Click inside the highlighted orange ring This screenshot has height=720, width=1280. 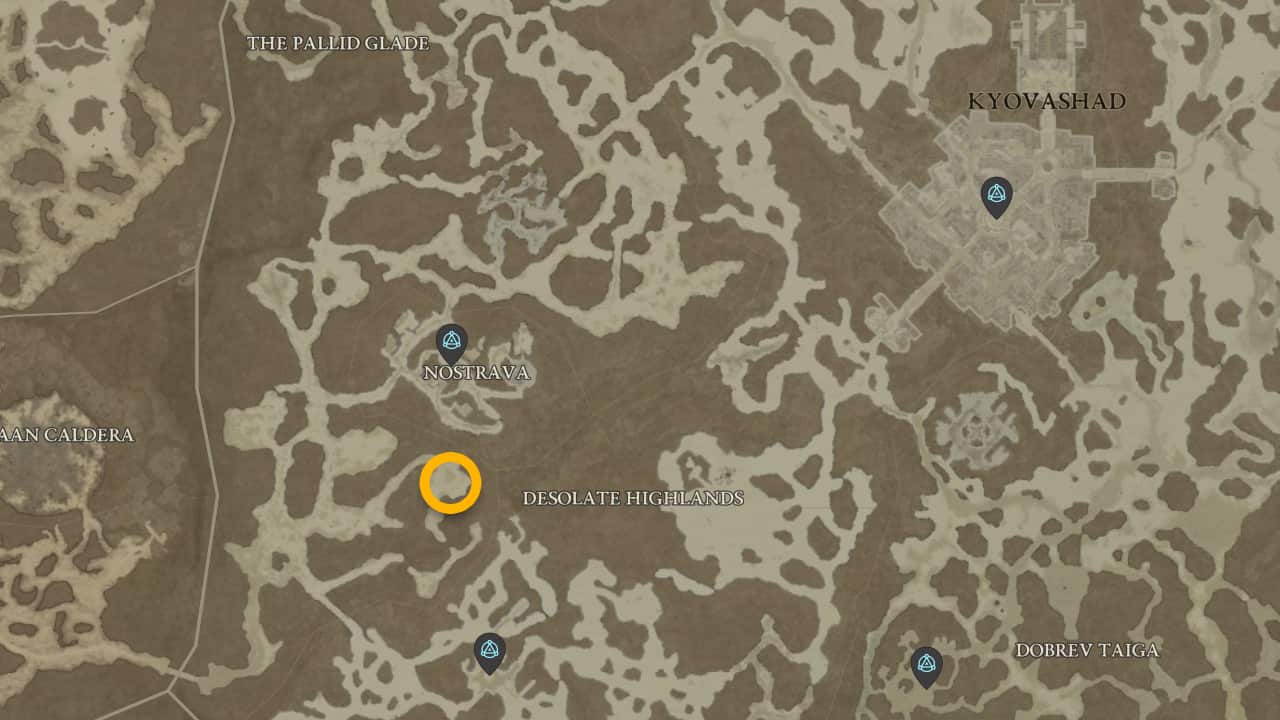(x=452, y=483)
